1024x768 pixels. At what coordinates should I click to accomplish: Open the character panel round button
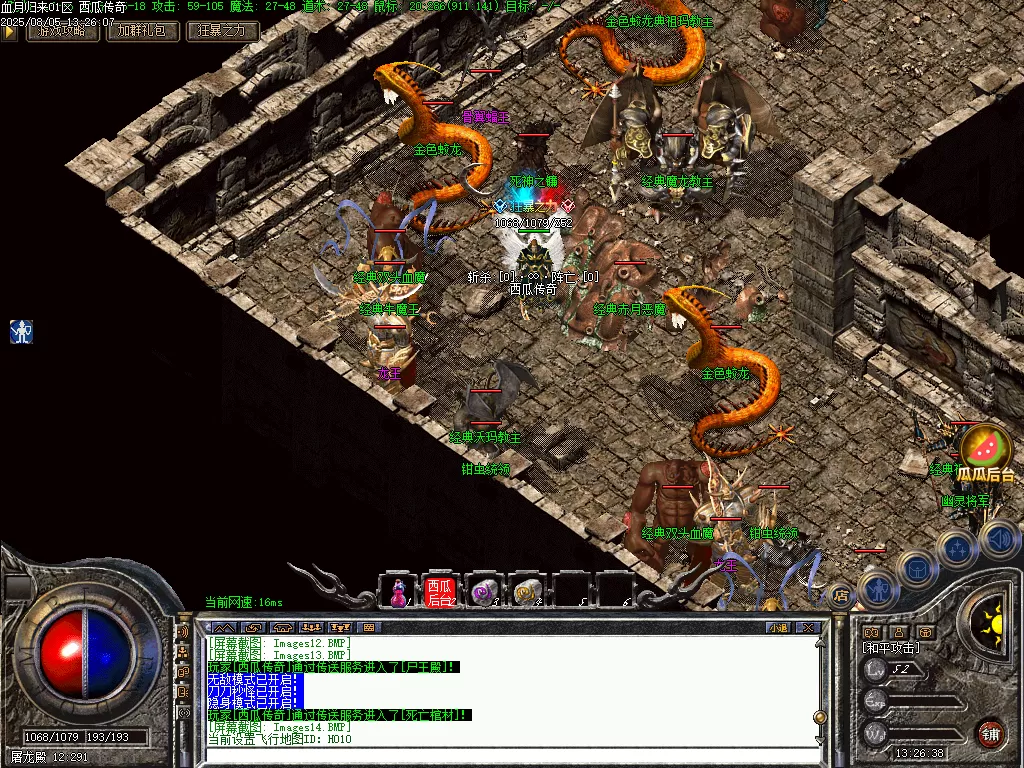[x=877, y=589]
